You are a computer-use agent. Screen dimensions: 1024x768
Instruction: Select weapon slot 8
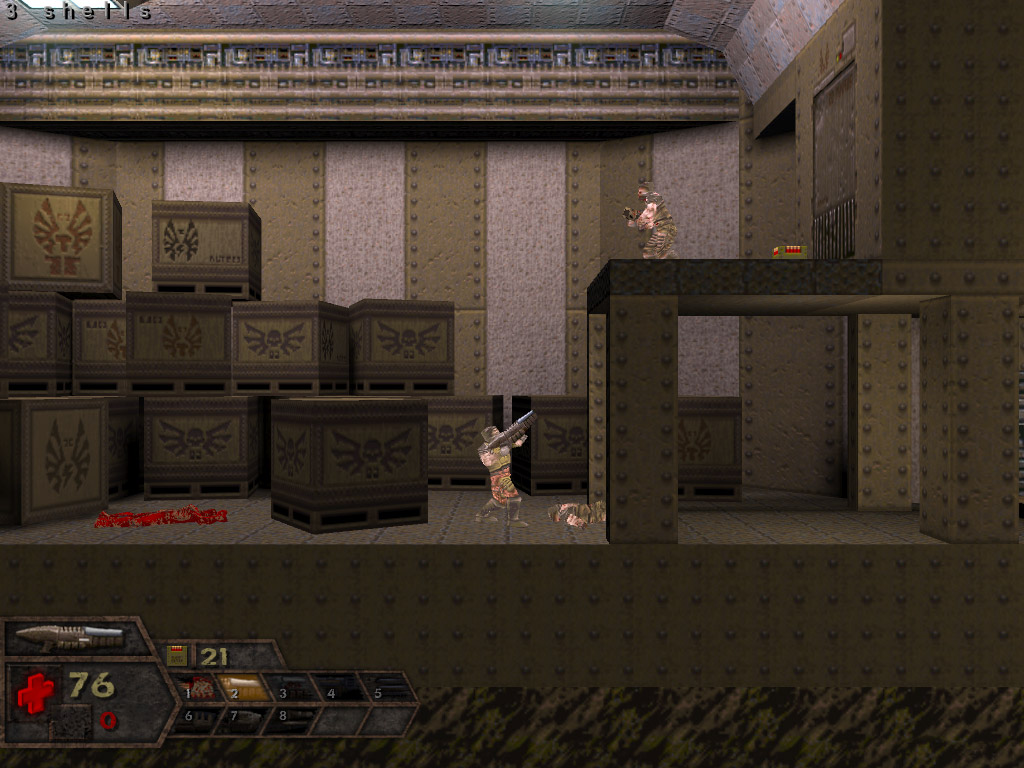(x=290, y=717)
